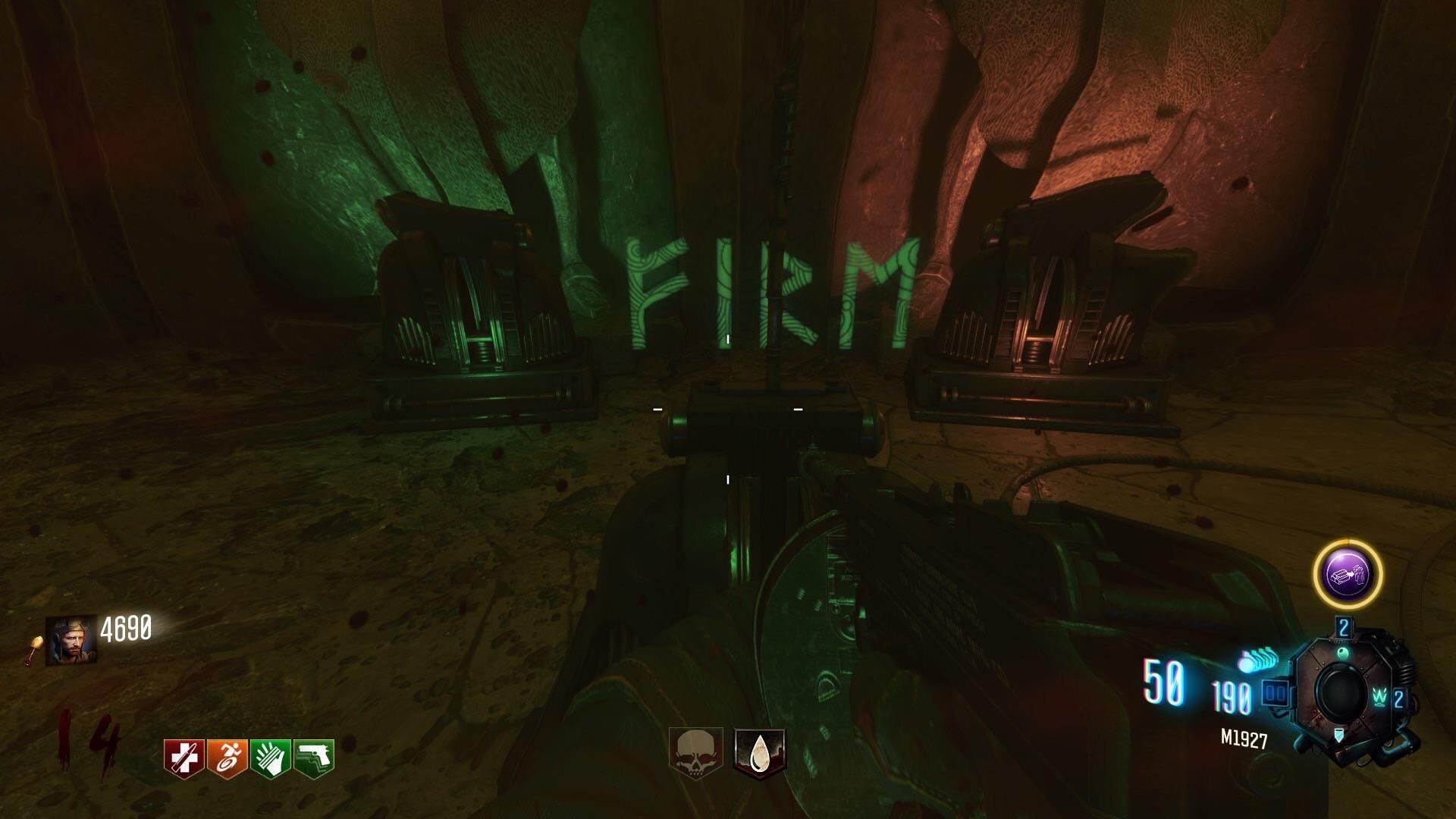Screen dimensions: 1456x819
Task: Click the blue shield marker below the gadget dial
Action: (1339, 736)
